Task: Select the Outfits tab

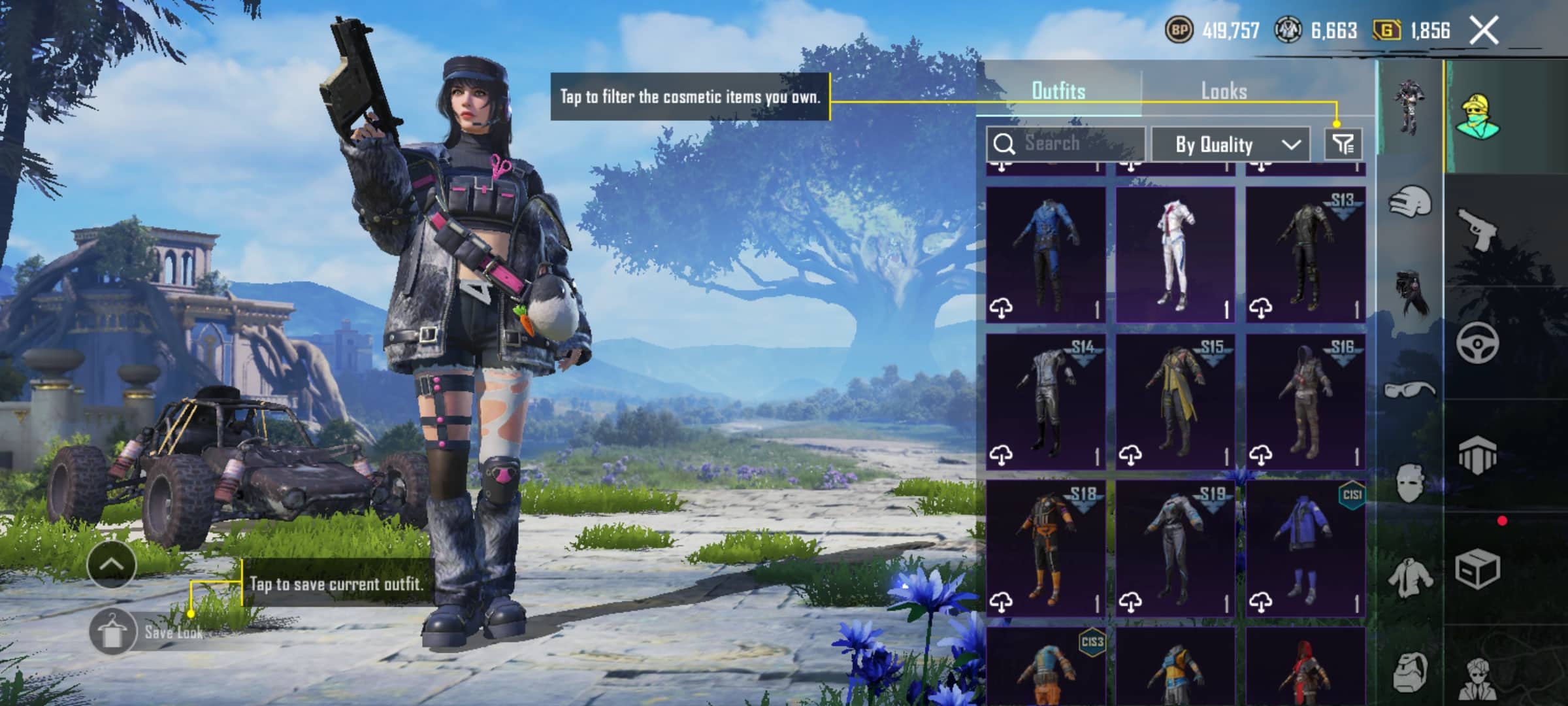Action: (x=1058, y=91)
